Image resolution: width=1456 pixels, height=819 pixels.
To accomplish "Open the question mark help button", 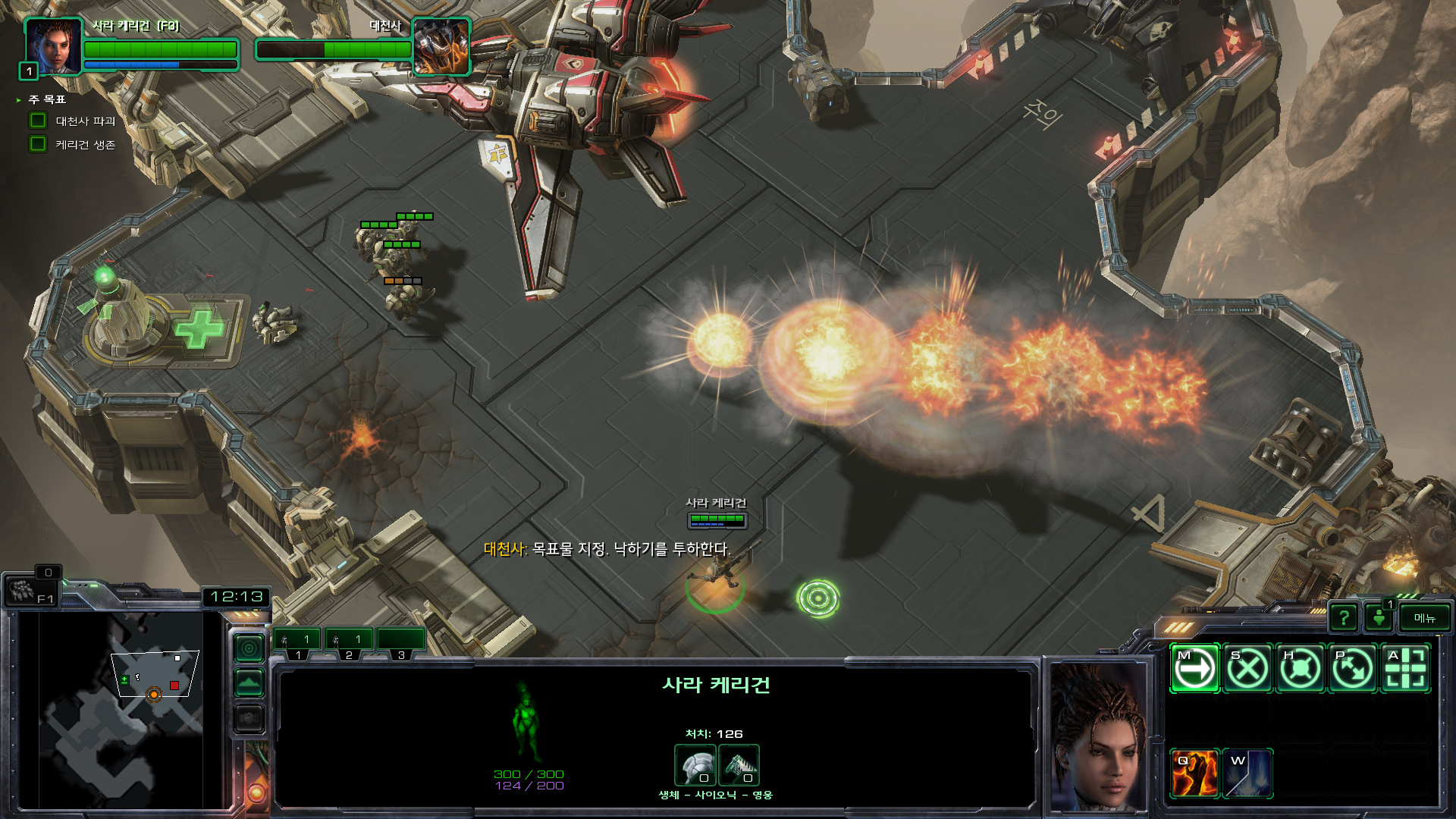I will coord(1344,618).
